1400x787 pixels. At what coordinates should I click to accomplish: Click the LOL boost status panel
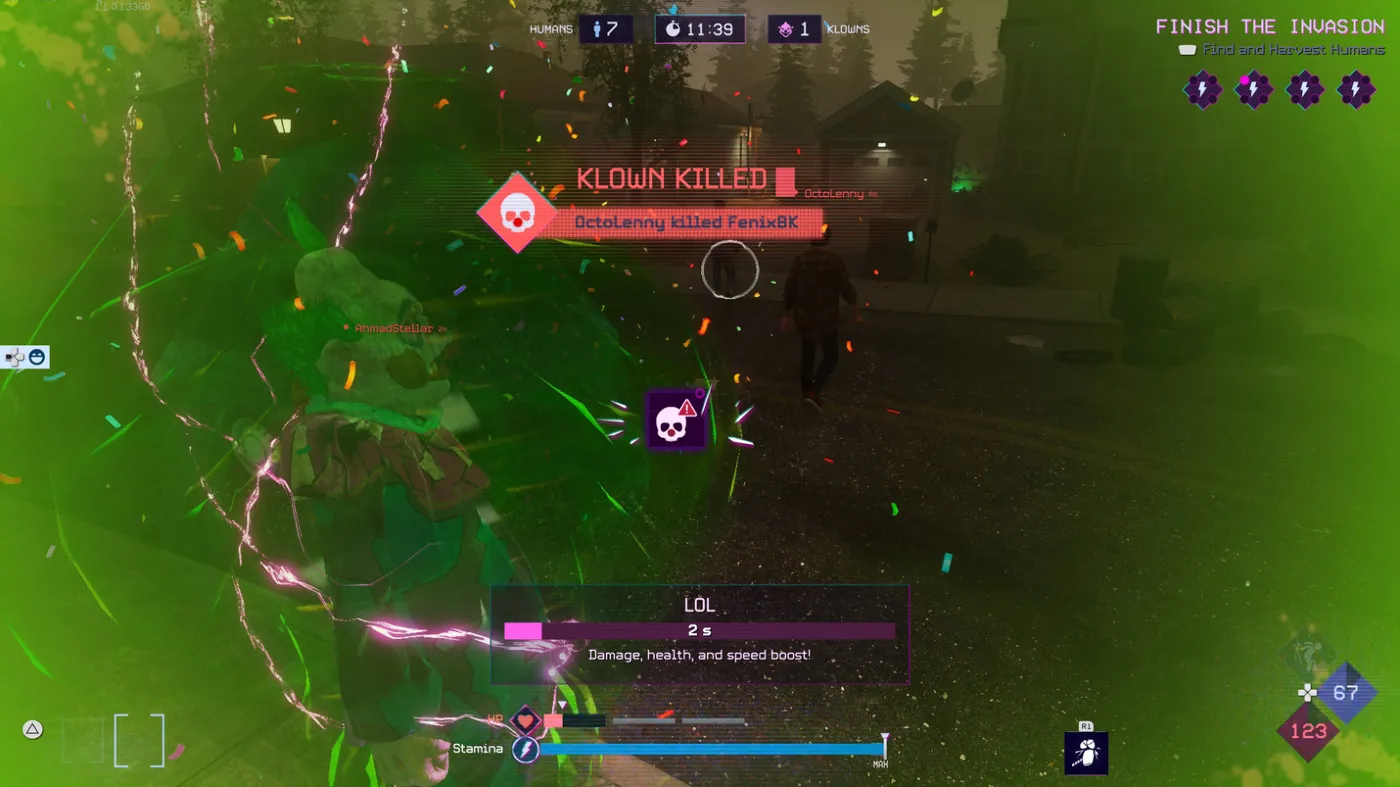pyautogui.click(x=699, y=634)
